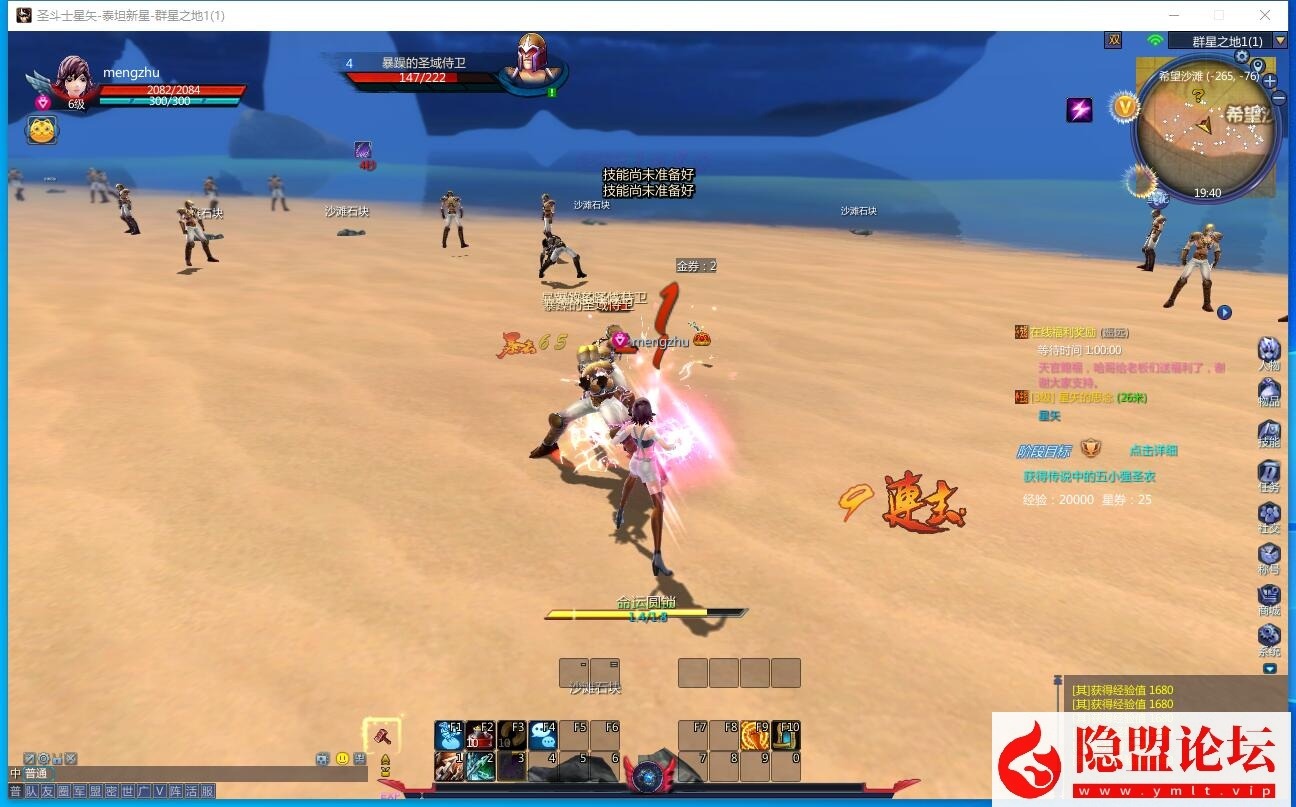
Task: Click the golden V VIP icon near minimap
Action: tap(1126, 106)
